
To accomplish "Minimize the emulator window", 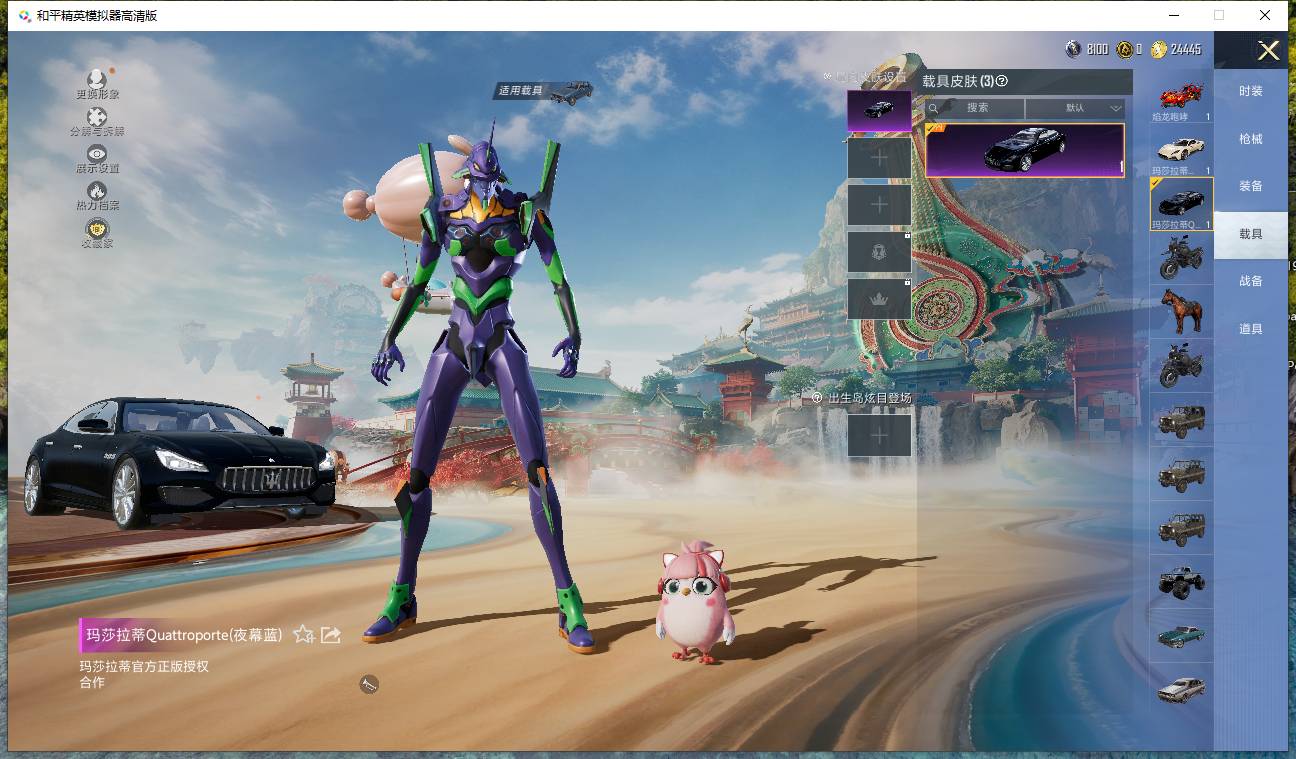I will (x=1173, y=15).
